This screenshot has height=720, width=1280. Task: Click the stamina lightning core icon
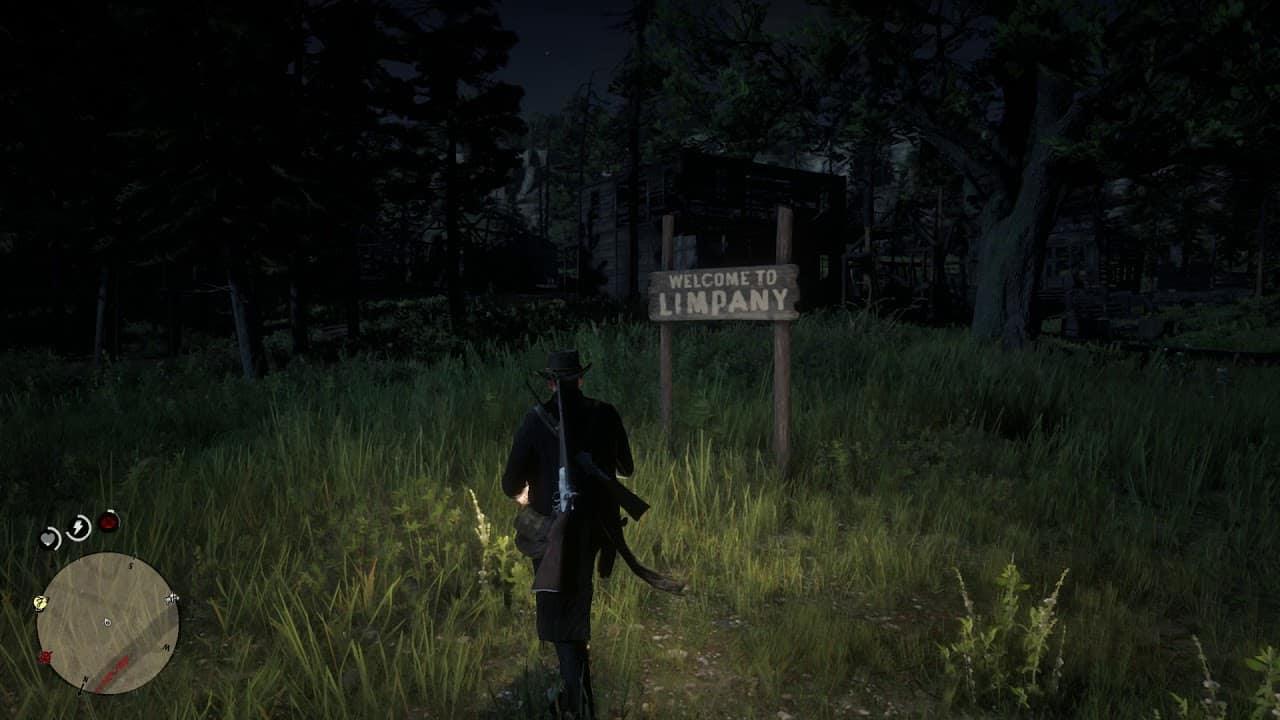coord(78,525)
